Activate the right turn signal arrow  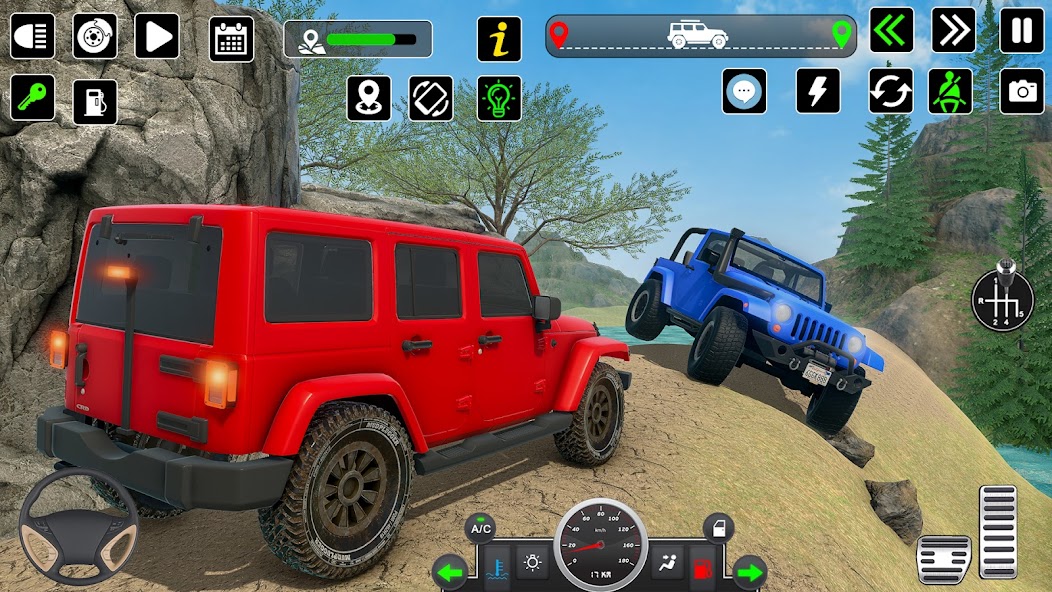[749, 573]
